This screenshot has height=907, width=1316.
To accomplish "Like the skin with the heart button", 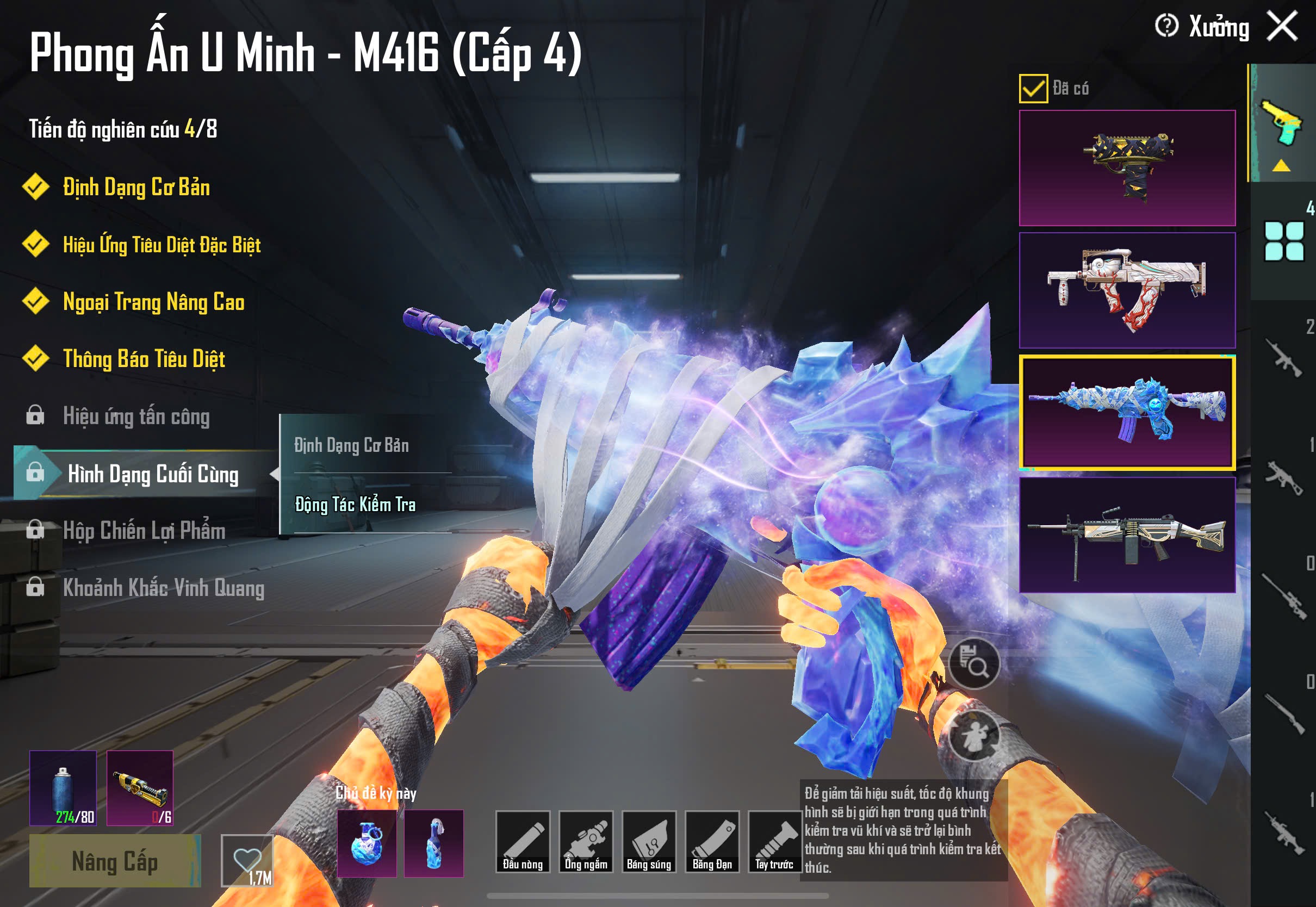I will point(247,859).
